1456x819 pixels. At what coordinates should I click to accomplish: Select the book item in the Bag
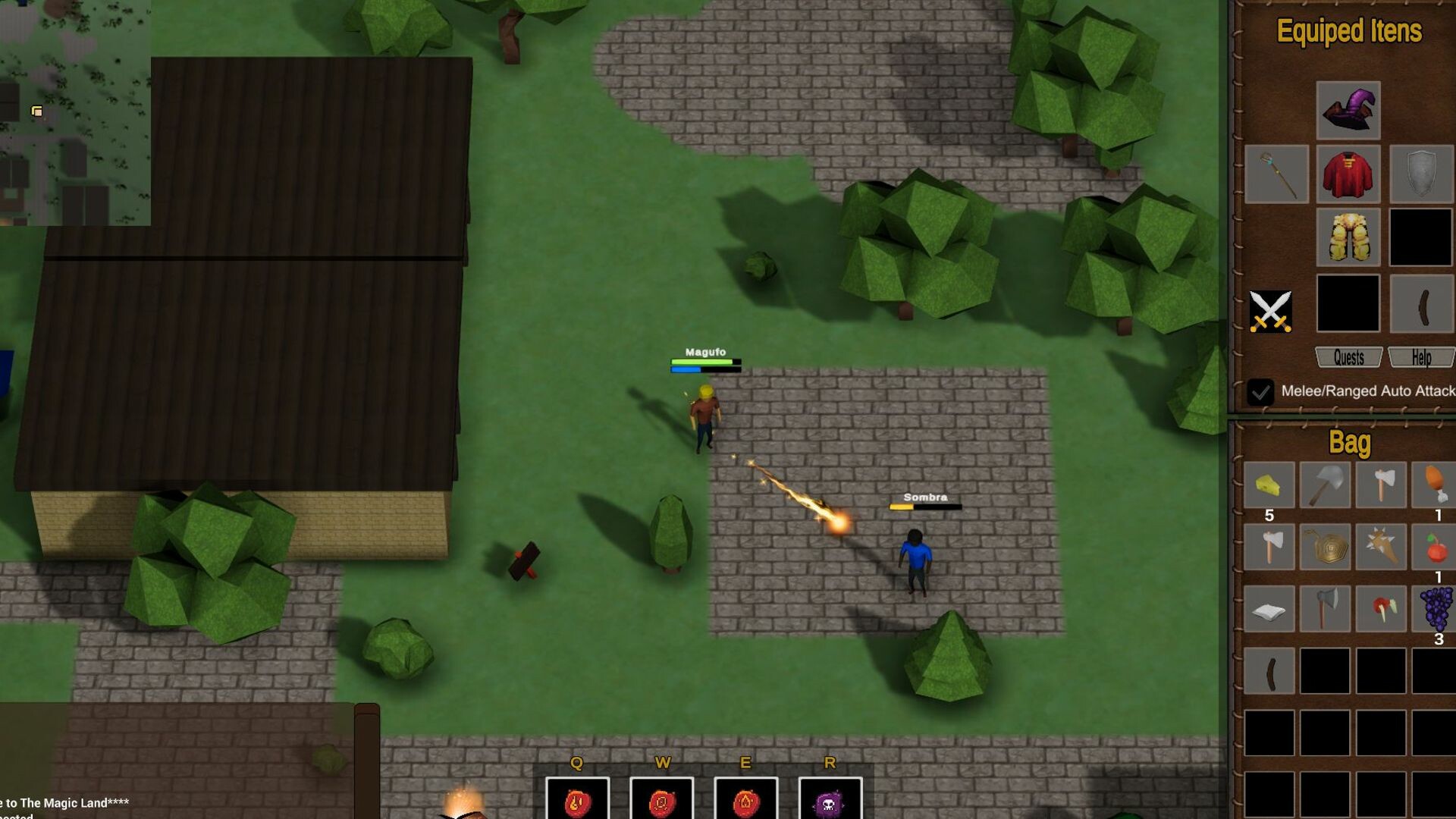[1269, 608]
